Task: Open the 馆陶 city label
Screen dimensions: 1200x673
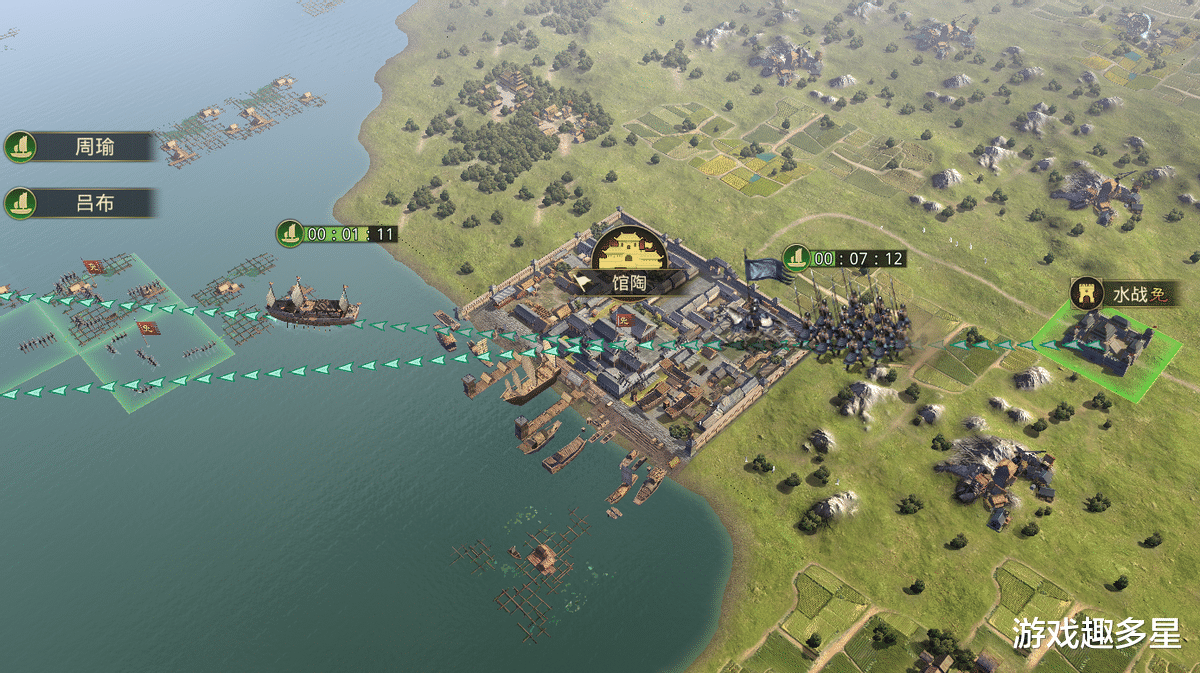Action: click(x=630, y=282)
